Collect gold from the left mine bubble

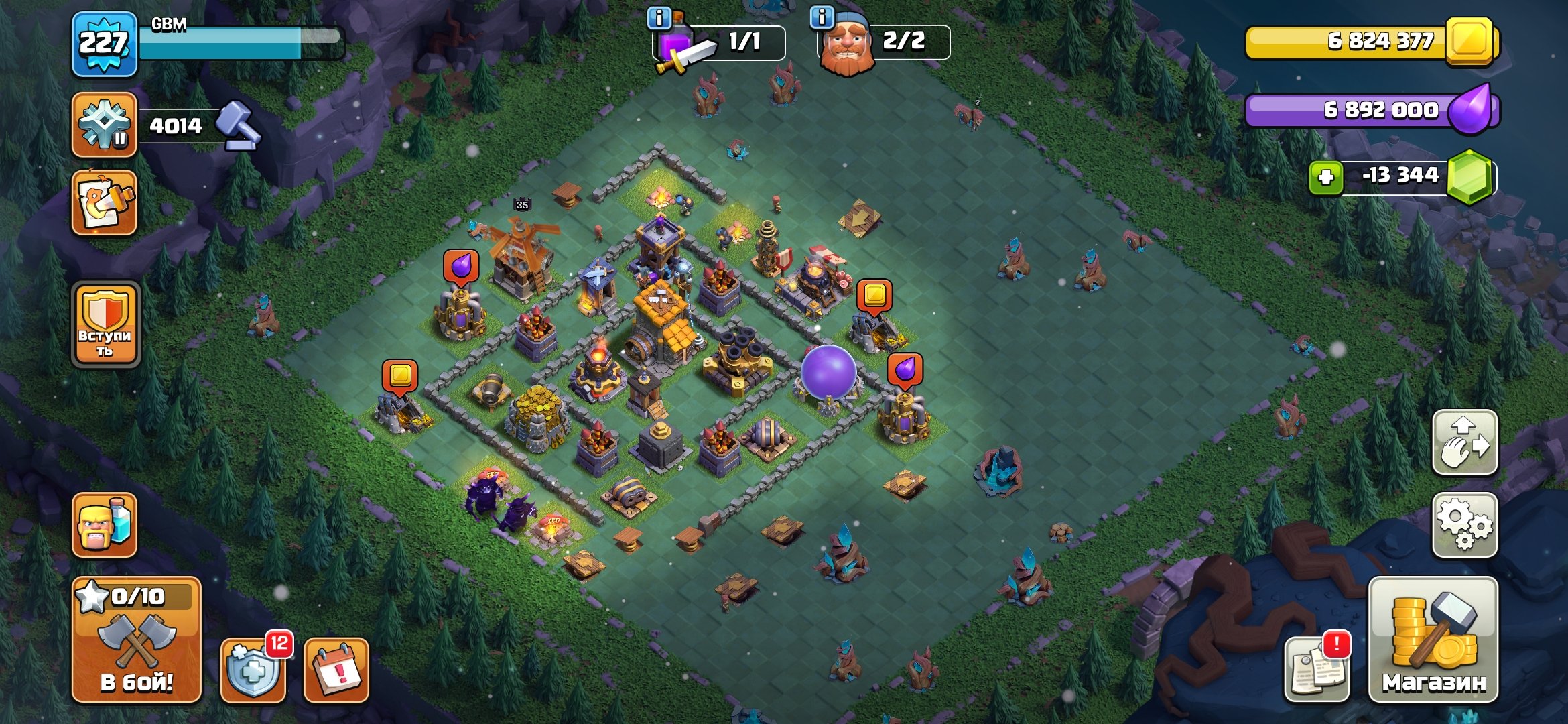click(400, 375)
